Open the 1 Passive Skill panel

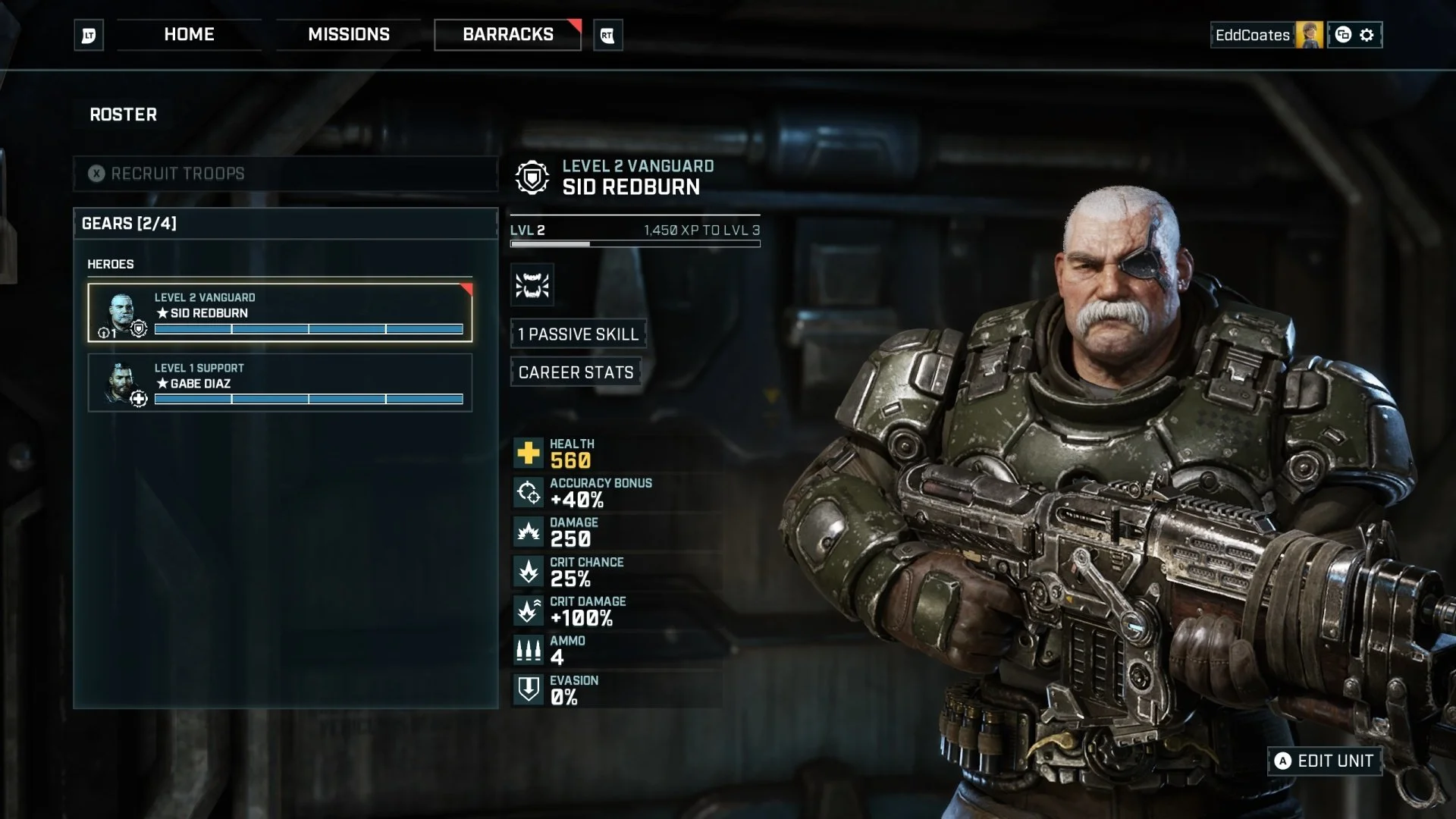coord(578,334)
